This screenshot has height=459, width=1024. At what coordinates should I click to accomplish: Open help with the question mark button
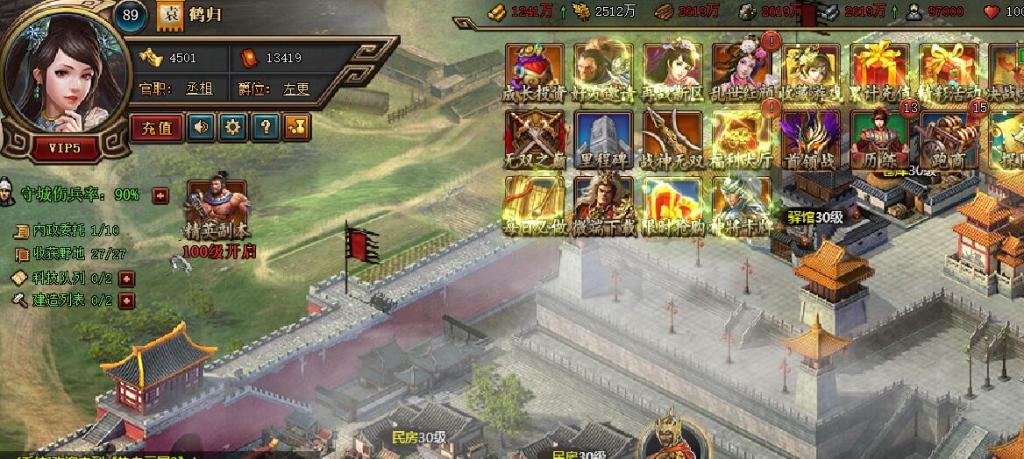(264, 127)
